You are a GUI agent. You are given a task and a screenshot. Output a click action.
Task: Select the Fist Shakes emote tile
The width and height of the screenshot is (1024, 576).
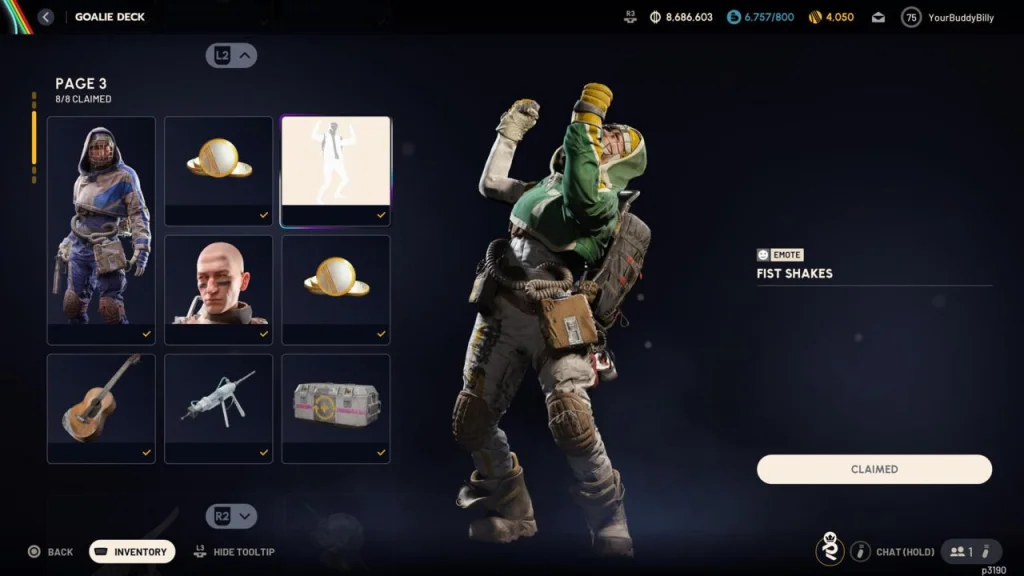(x=336, y=171)
